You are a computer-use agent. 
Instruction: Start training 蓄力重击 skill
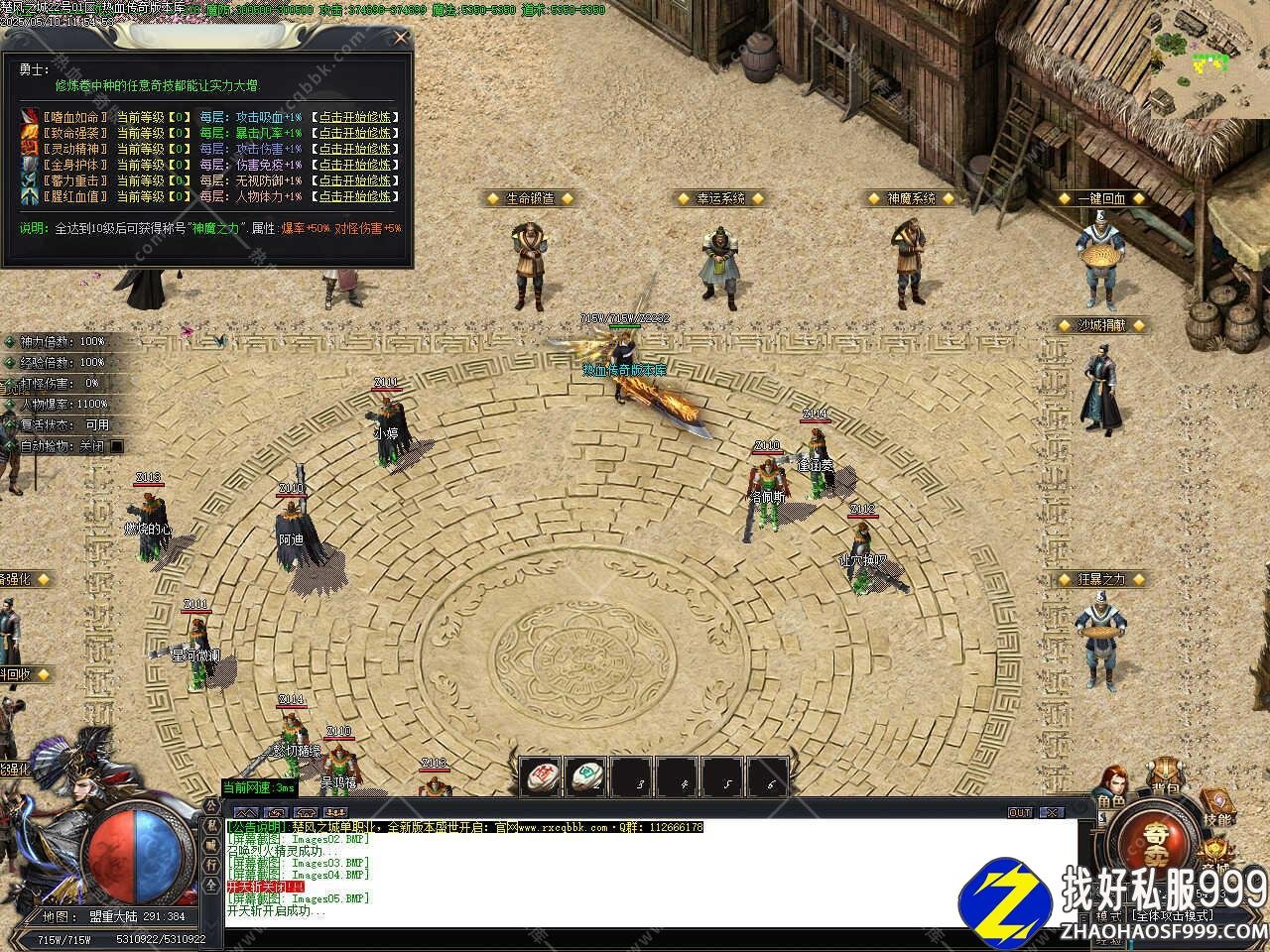[x=355, y=180]
